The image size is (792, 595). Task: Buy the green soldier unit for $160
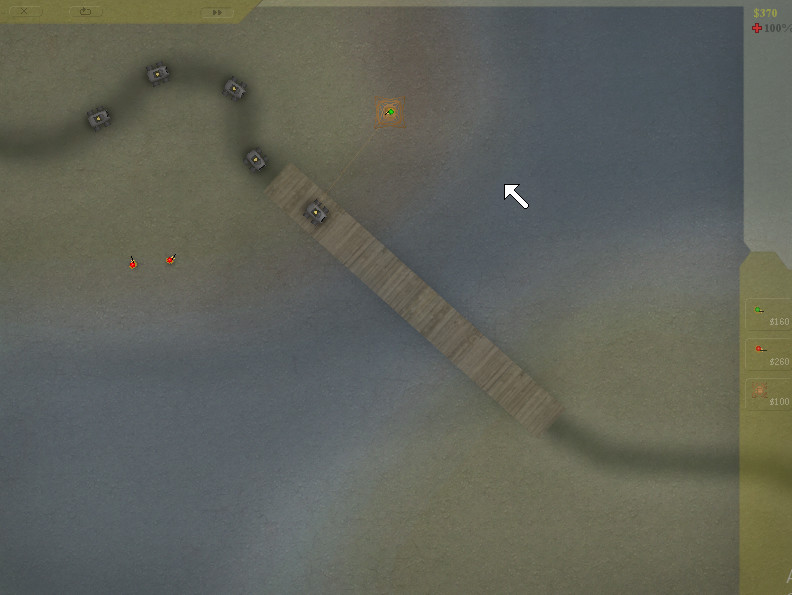pyautogui.click(x=767, y=314)
